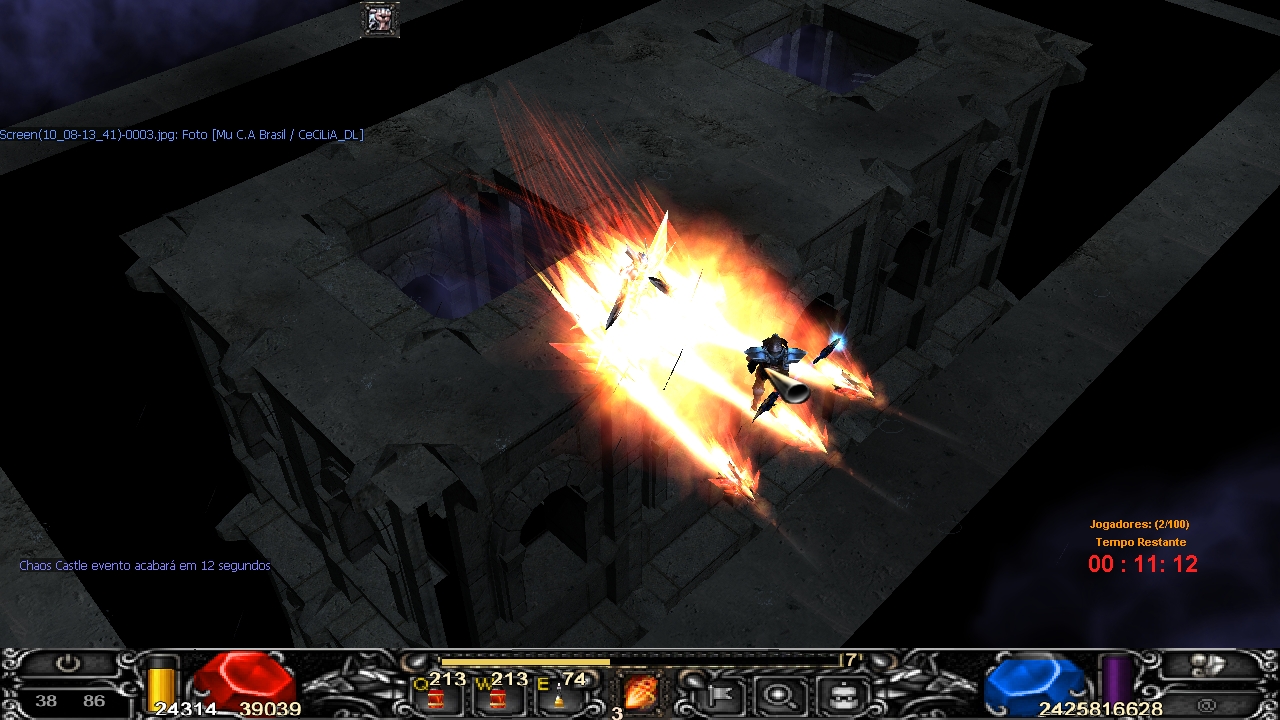Image resolution: width=1280 pixels, height=720 pixels.
Task: Use the E-slot yellow potion
Action: [x=557, y=696]
